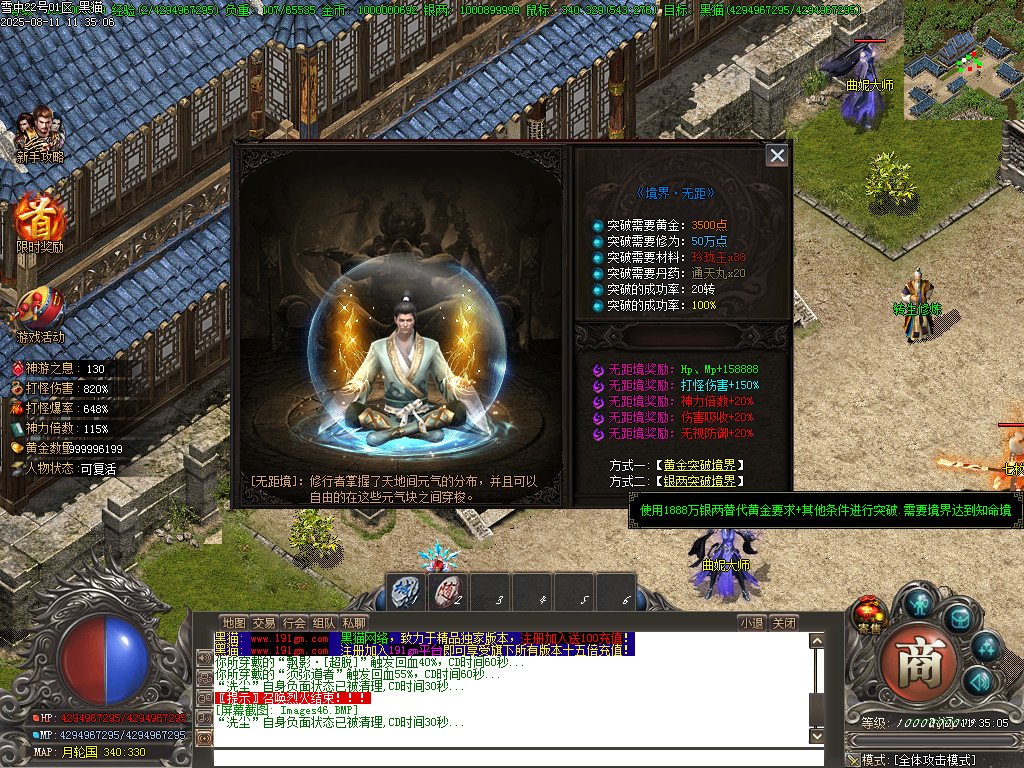1024x768 pixels.
Task: Close the 境界 breakthrough panel
Action: (776, 155)
